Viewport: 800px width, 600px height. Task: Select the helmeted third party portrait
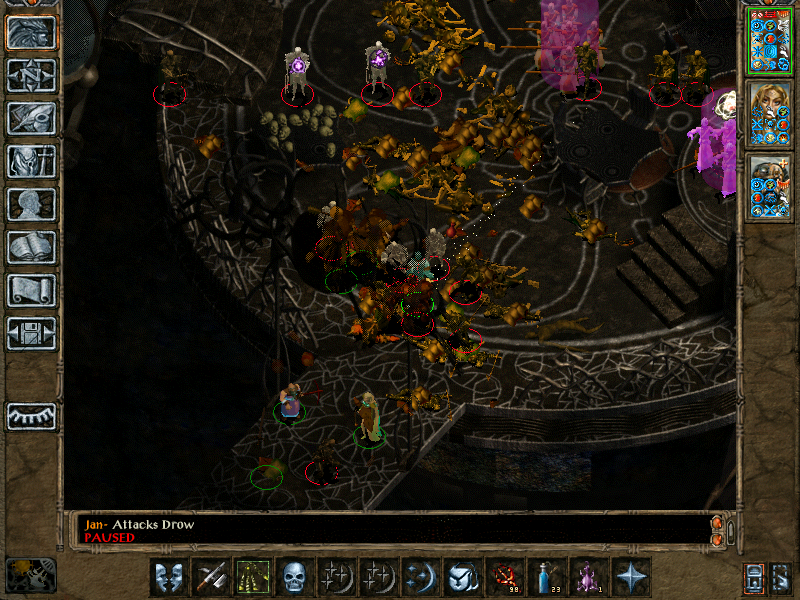tap(769, 187)
